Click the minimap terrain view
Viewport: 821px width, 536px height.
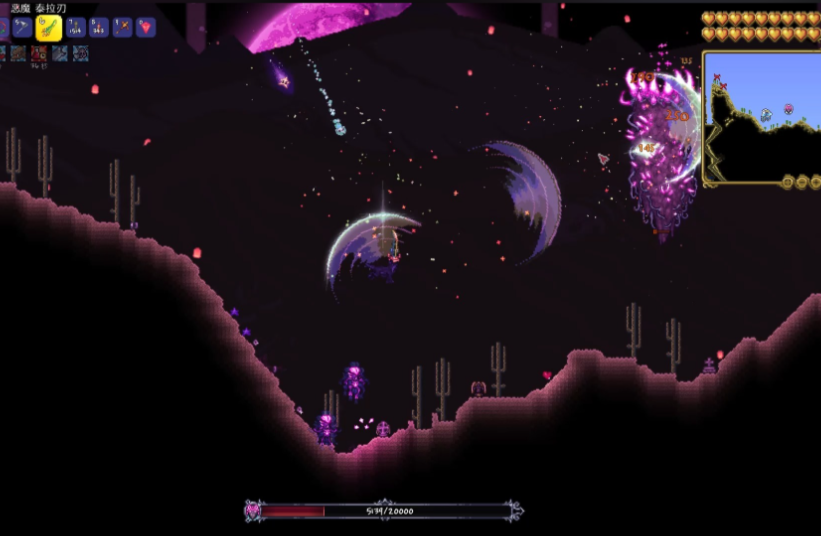(758, 117)
